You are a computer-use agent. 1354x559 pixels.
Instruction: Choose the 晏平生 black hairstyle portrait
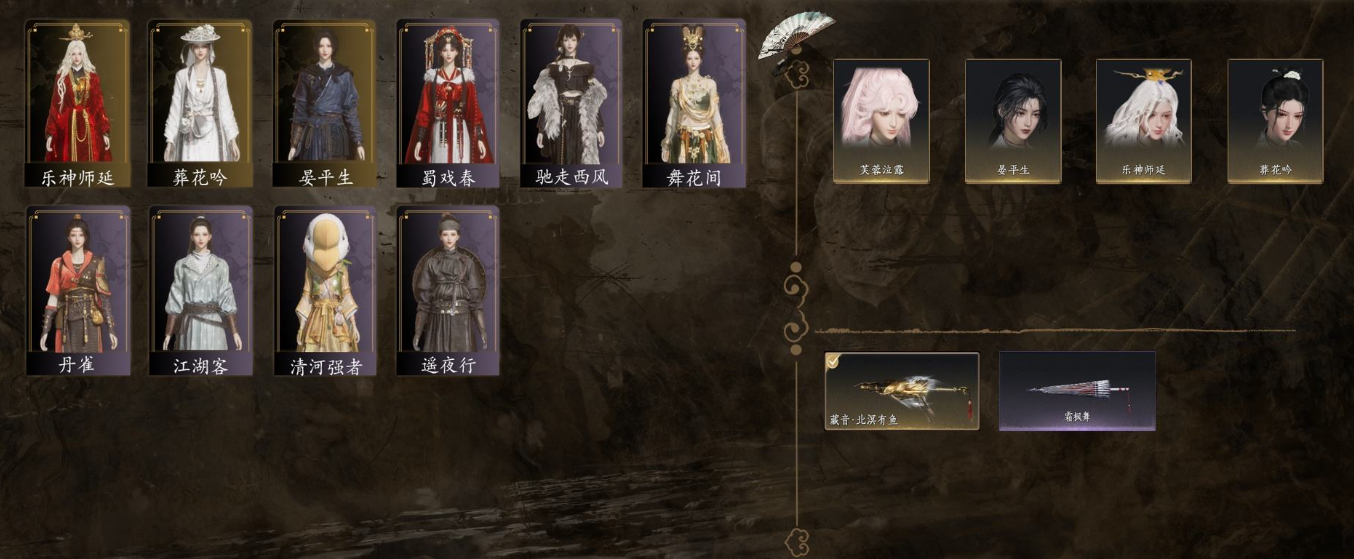[x=1012, y=120]
